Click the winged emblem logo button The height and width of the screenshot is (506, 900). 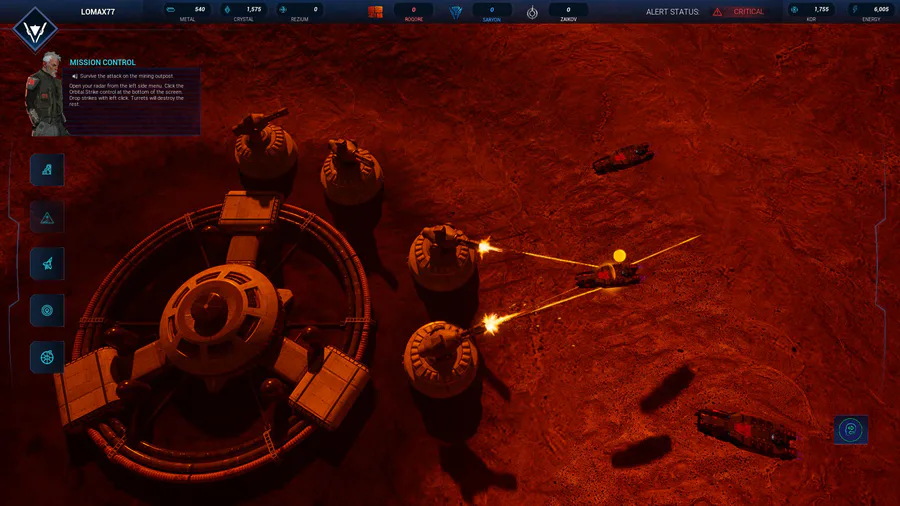(x=34, y=29)
